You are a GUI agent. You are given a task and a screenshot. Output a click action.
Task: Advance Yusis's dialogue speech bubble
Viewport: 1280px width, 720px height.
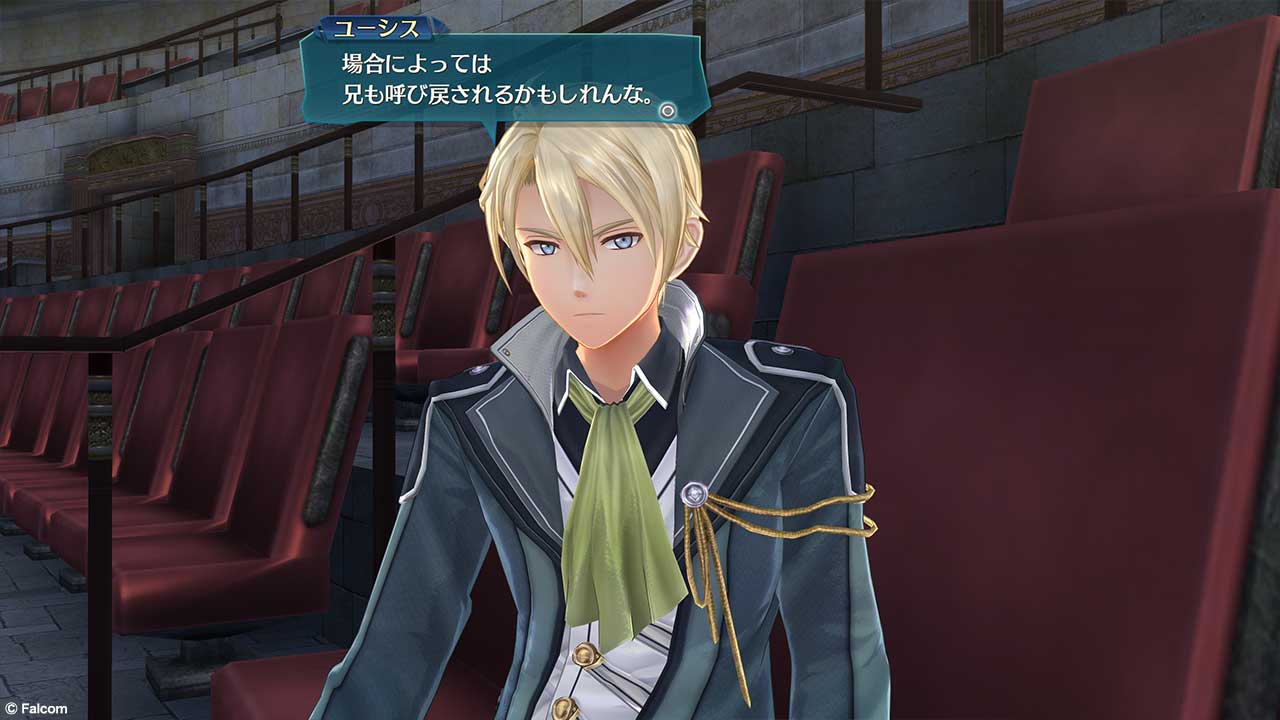click(500, 82)
